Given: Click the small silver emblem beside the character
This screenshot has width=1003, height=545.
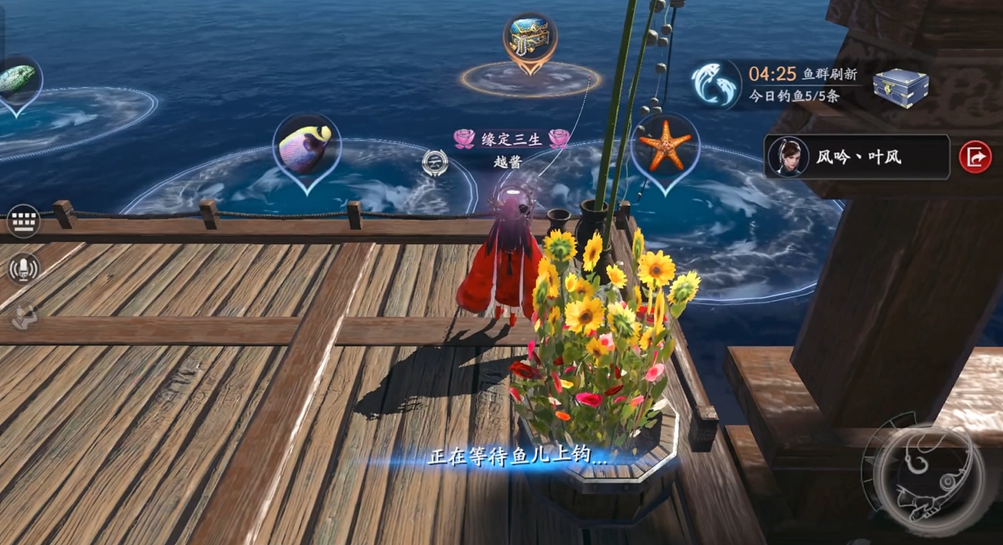Looking at the screenshot, I should (434, 162).
